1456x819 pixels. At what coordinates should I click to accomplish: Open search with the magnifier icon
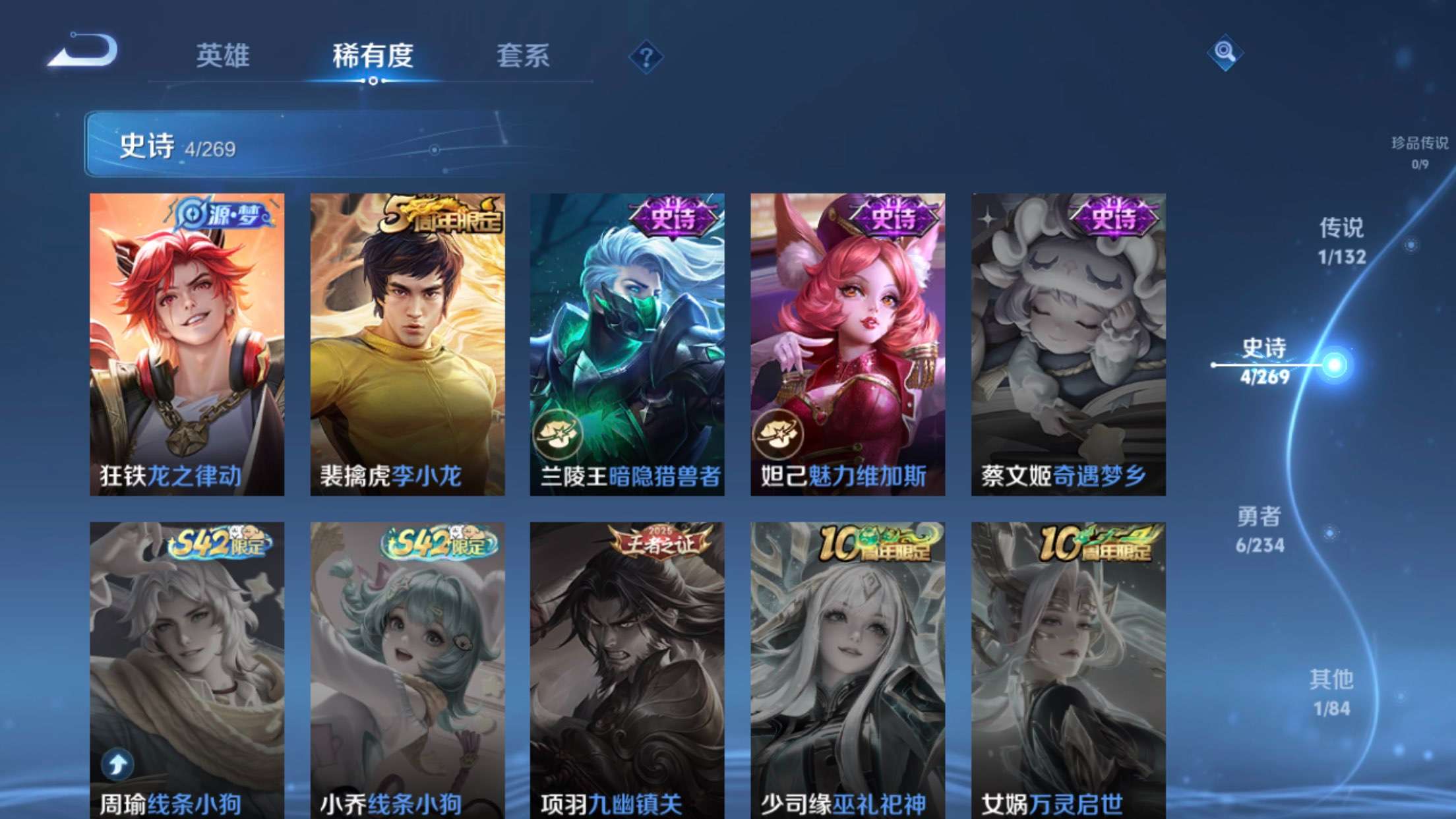(1227, 51)
